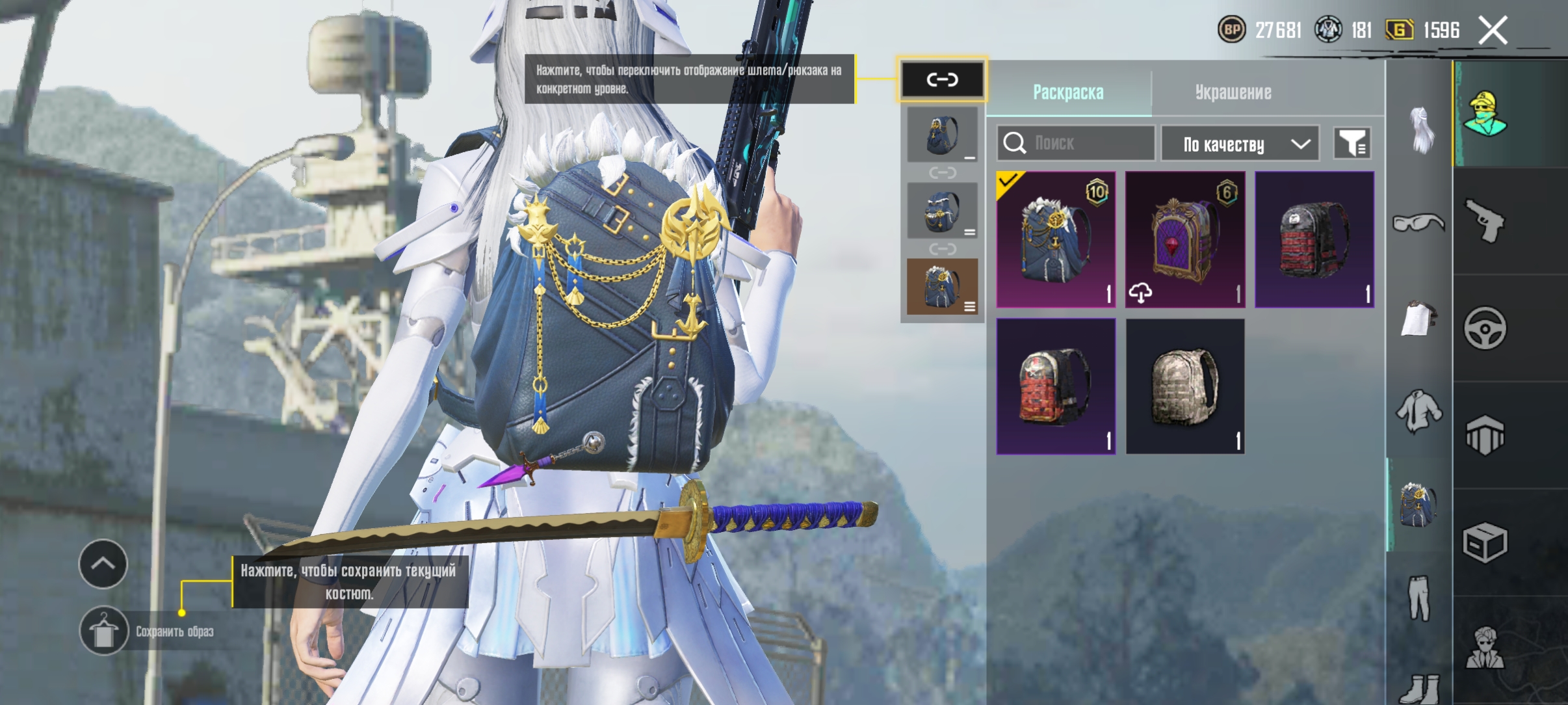The height and width of the screenshot is (705, 1568).
Task: Select the white hair slot icon
Action: tap(1420, 130)
